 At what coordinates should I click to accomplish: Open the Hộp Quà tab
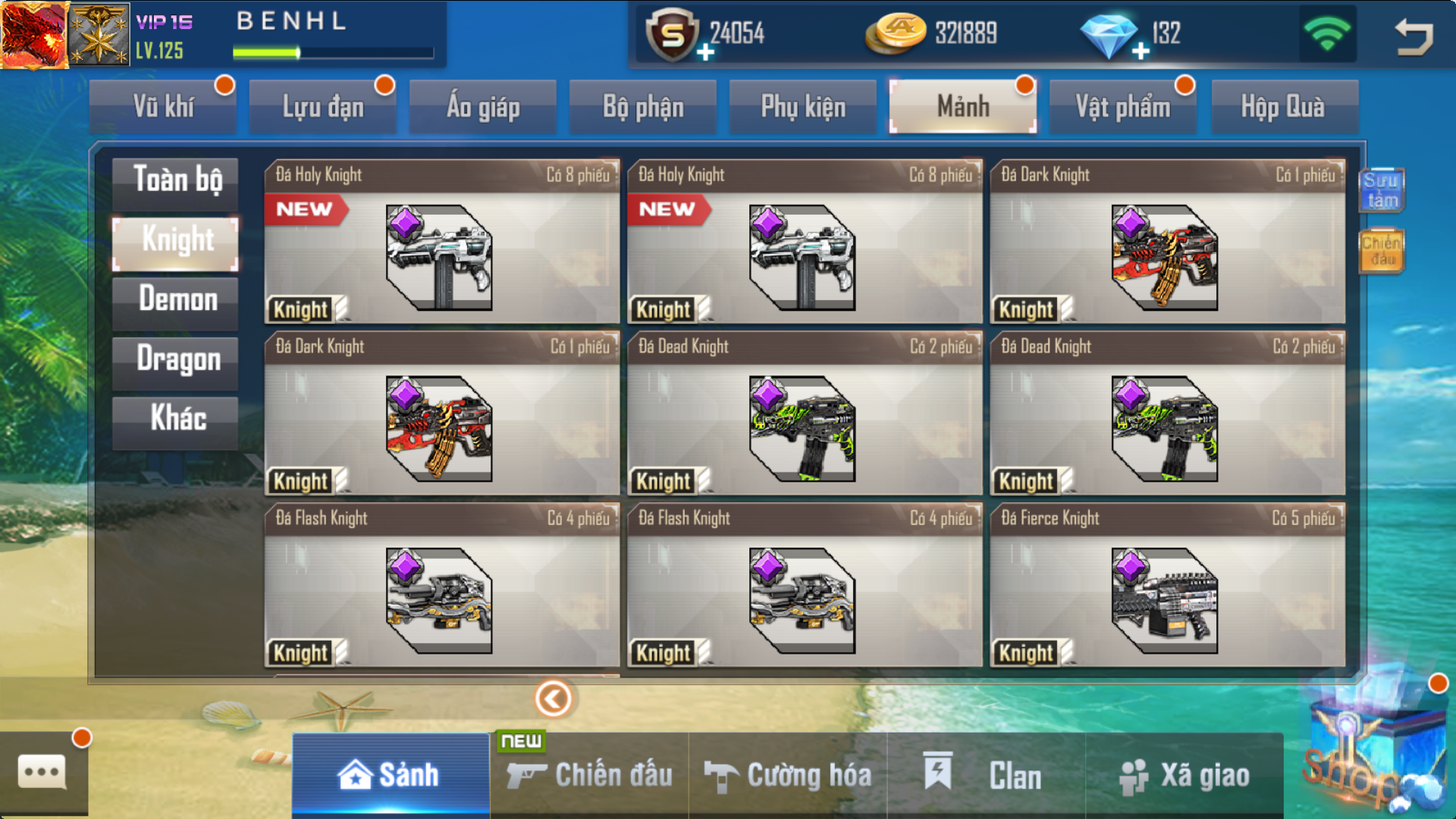1283,107
